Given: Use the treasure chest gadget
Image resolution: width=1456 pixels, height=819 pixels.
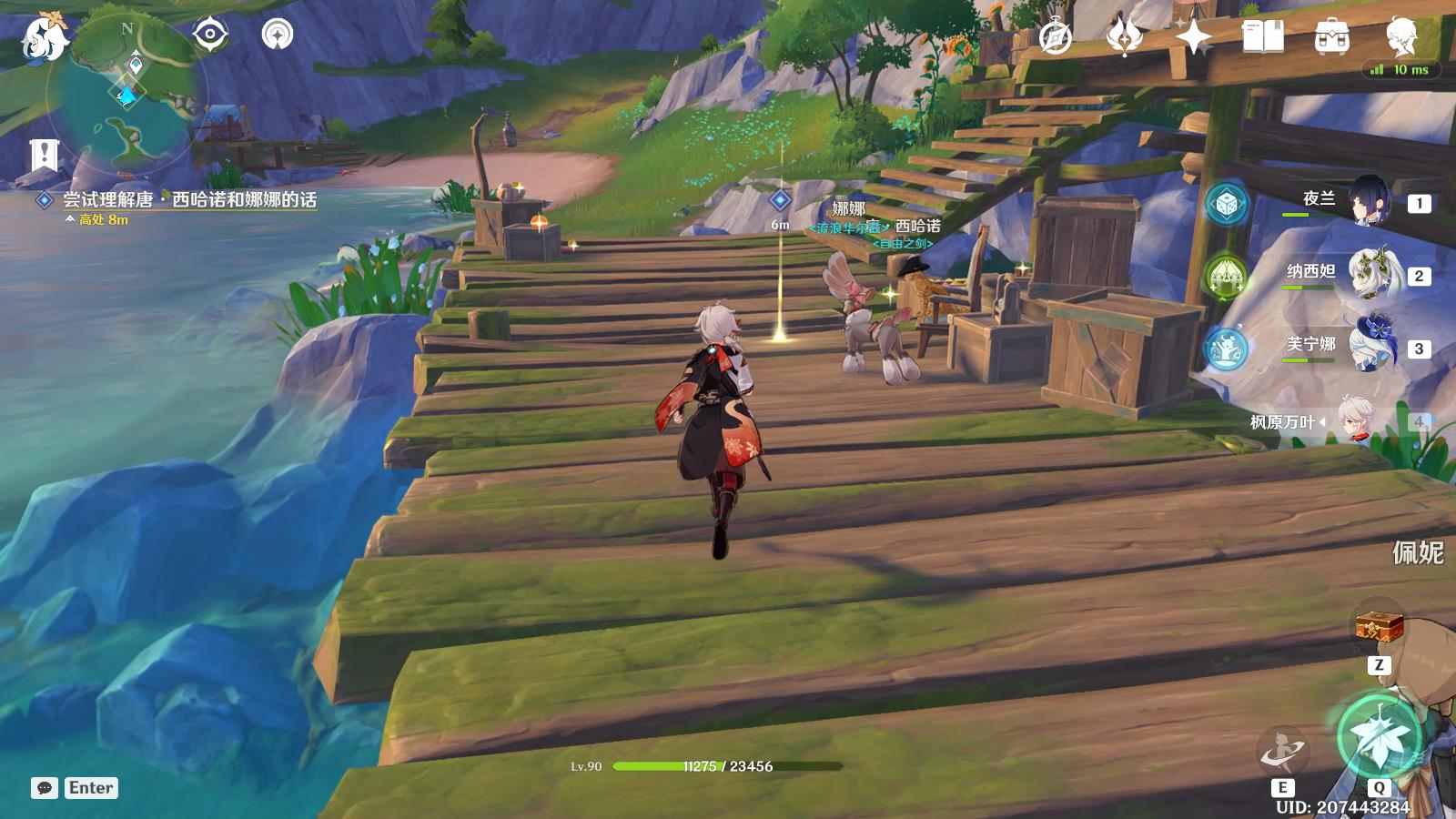Looking at the screenshot, I should click(1379, 628).
